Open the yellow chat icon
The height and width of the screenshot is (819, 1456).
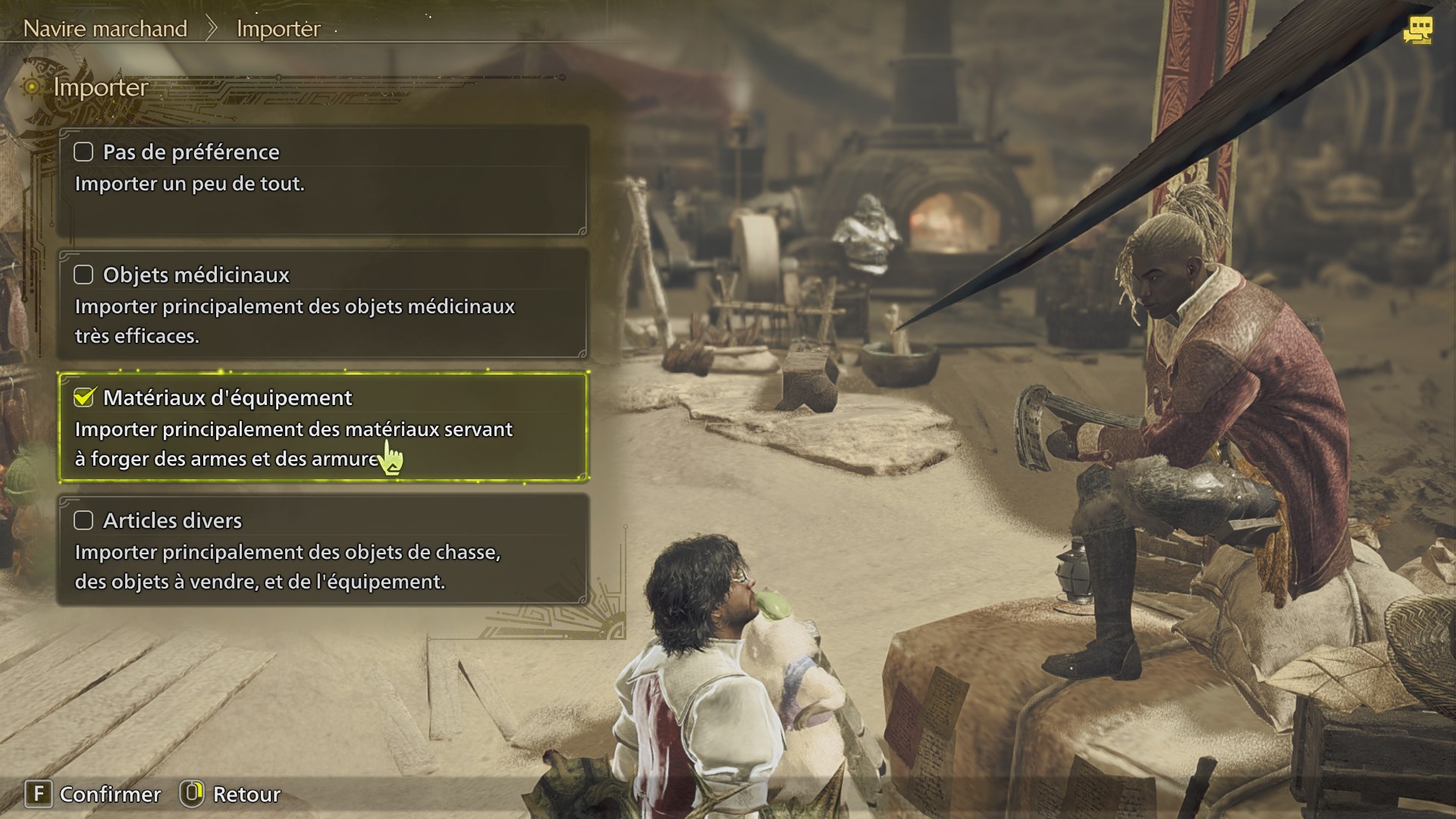click(x=1417, y=30)
